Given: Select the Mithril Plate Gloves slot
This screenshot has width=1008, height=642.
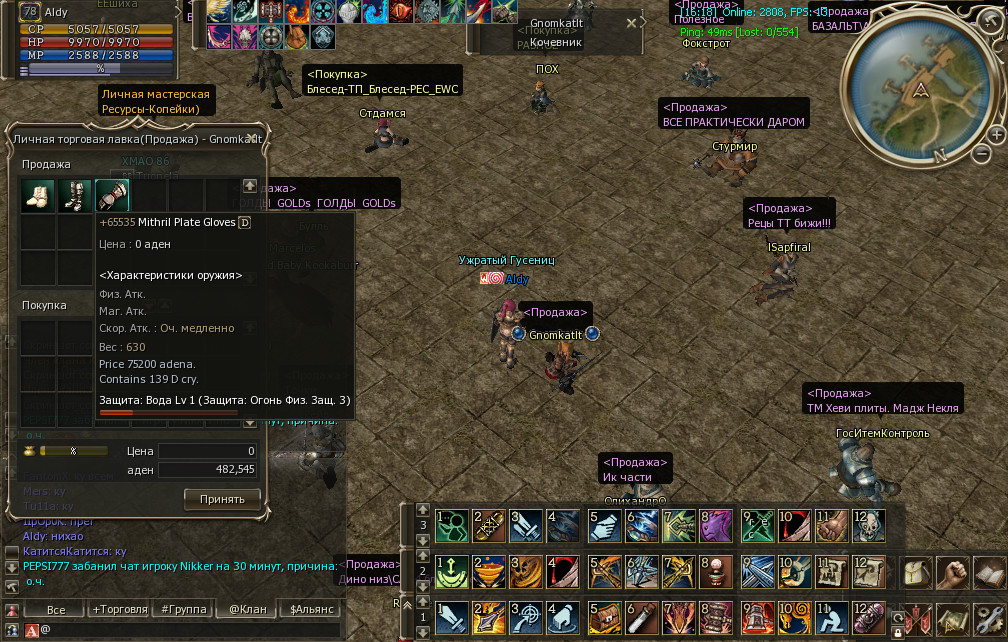Looking at the screenshot, I should [x=112, y=195].
